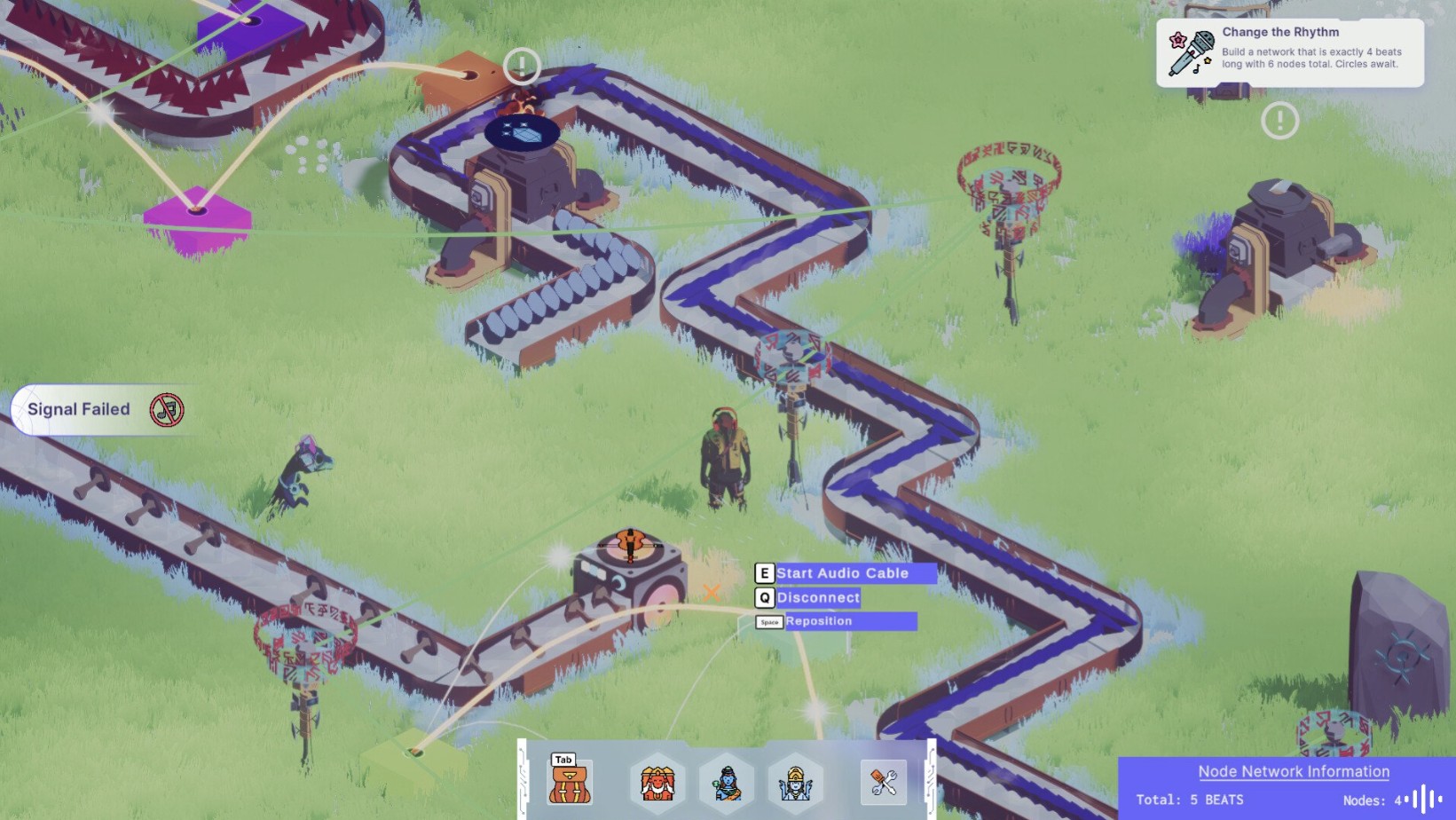
Task: Click the pink flower badge on the quest card
Action: click(1177, 37)
